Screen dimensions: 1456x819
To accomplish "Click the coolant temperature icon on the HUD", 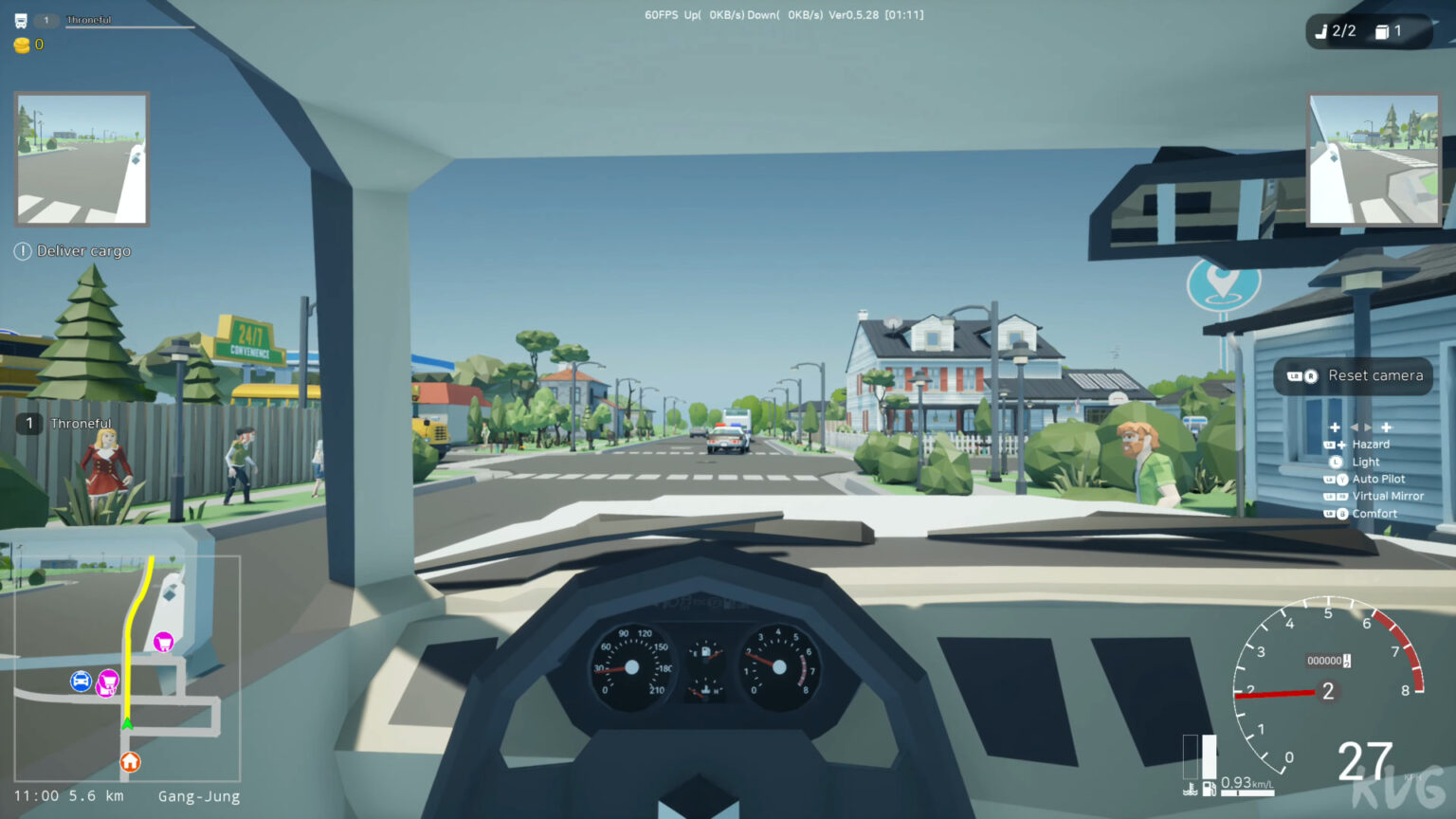I will point(1190,789).
